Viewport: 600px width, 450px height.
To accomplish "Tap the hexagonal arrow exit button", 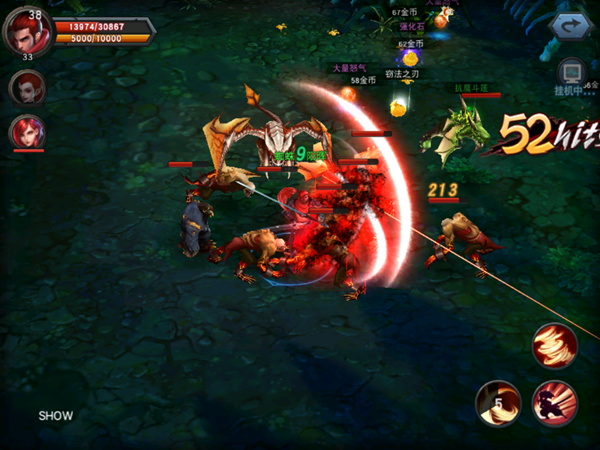I will tap(571, 27).
